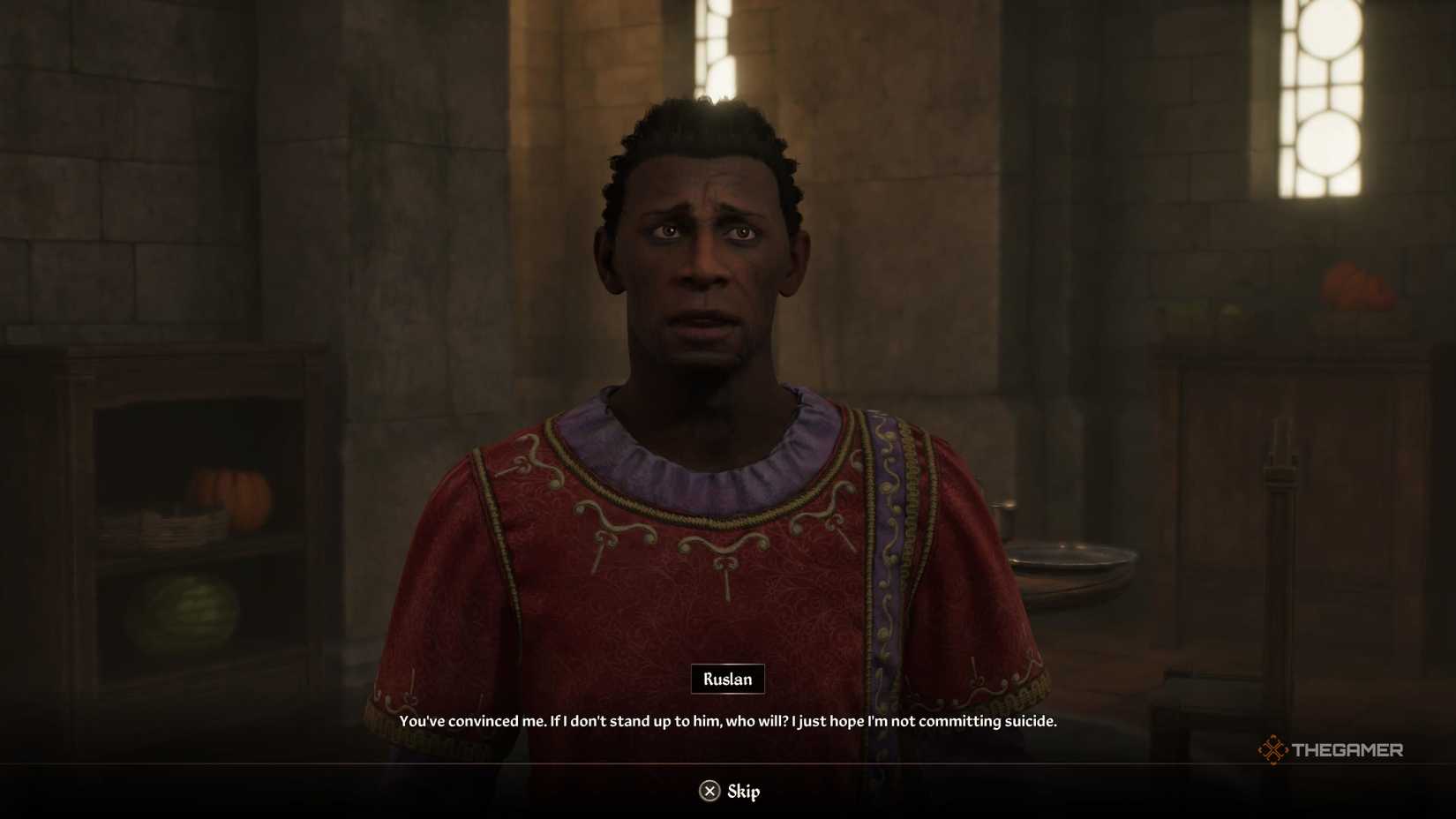Image resolution: width=1456 pixels, height=819 pixels.
Task: Click the metal bowl on the right table
Action: (1072, 558)
